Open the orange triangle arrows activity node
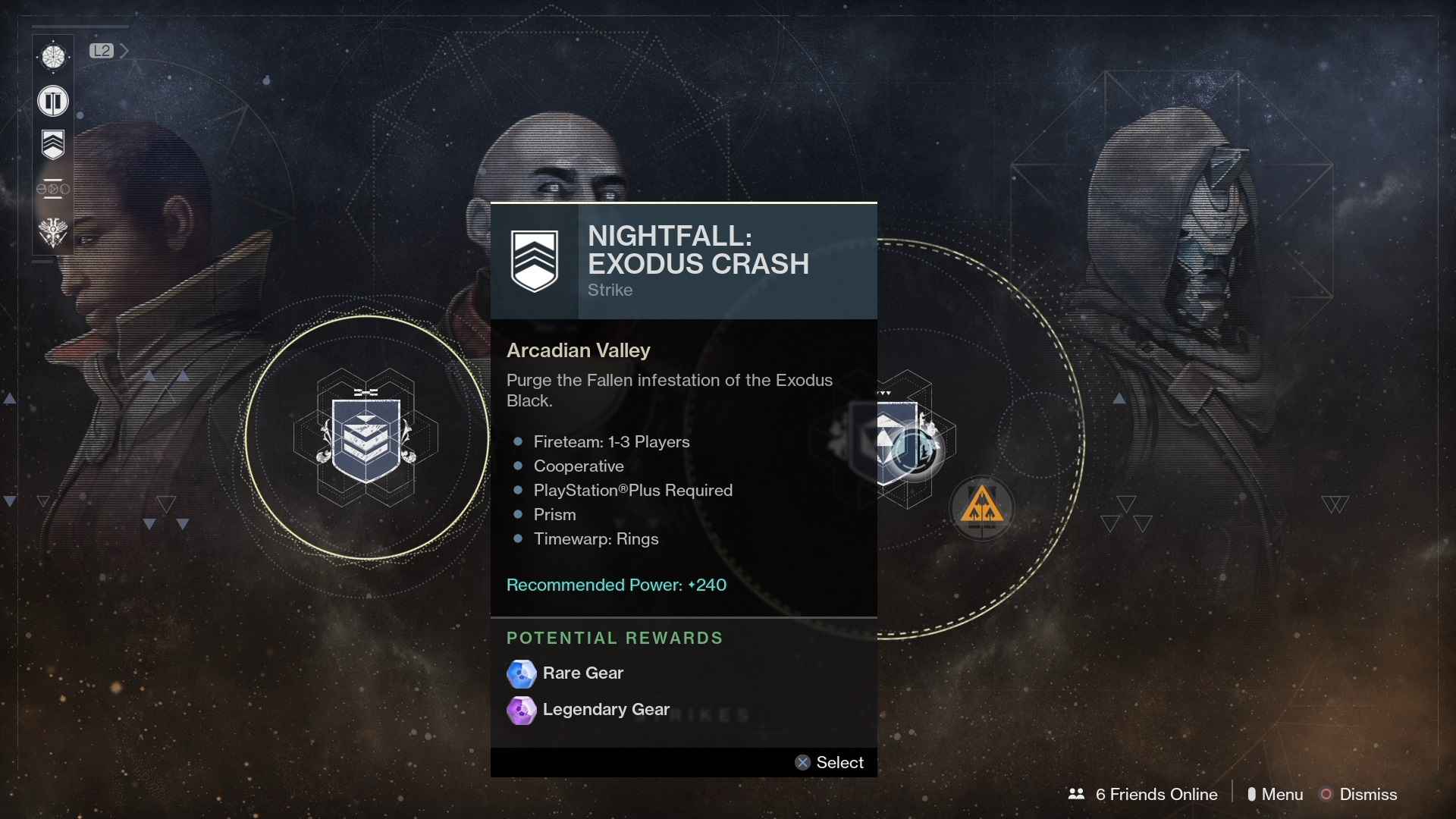 (x=982, y=507)
